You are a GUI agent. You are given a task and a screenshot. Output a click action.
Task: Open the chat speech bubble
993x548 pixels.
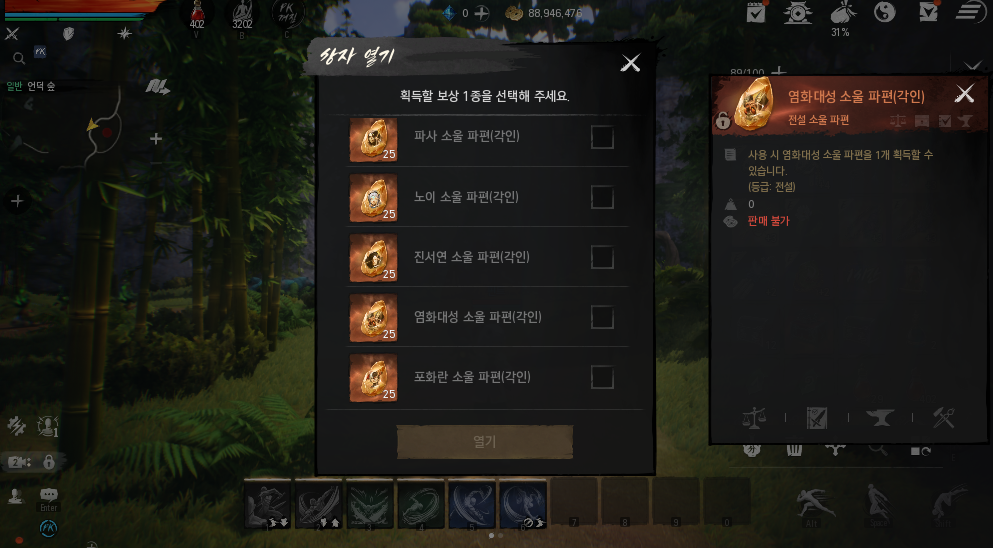point(49,495)
